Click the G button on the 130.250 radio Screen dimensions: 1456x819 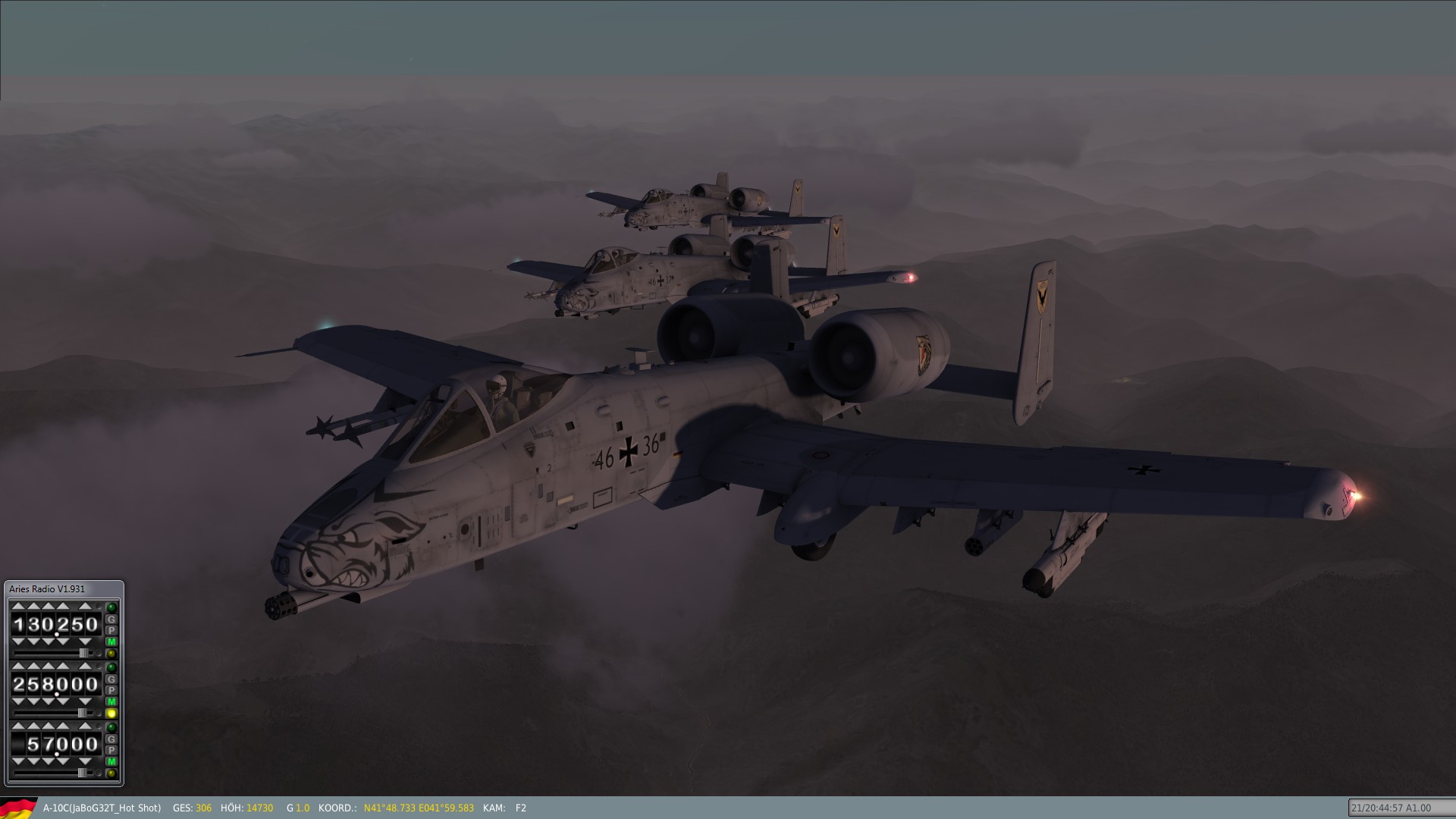coord(111,620)
